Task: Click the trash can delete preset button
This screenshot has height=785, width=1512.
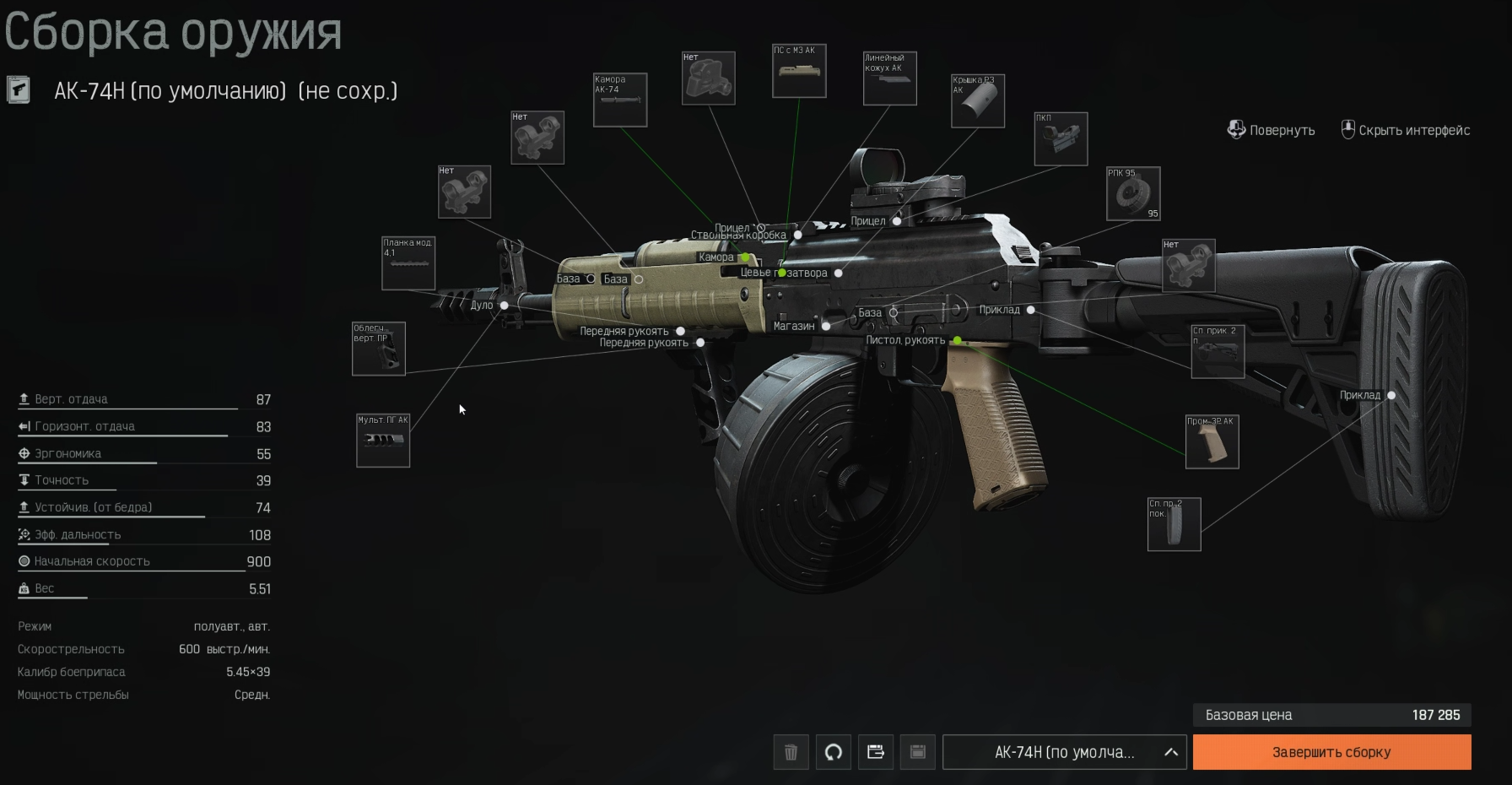Action: tap(791, 752)
